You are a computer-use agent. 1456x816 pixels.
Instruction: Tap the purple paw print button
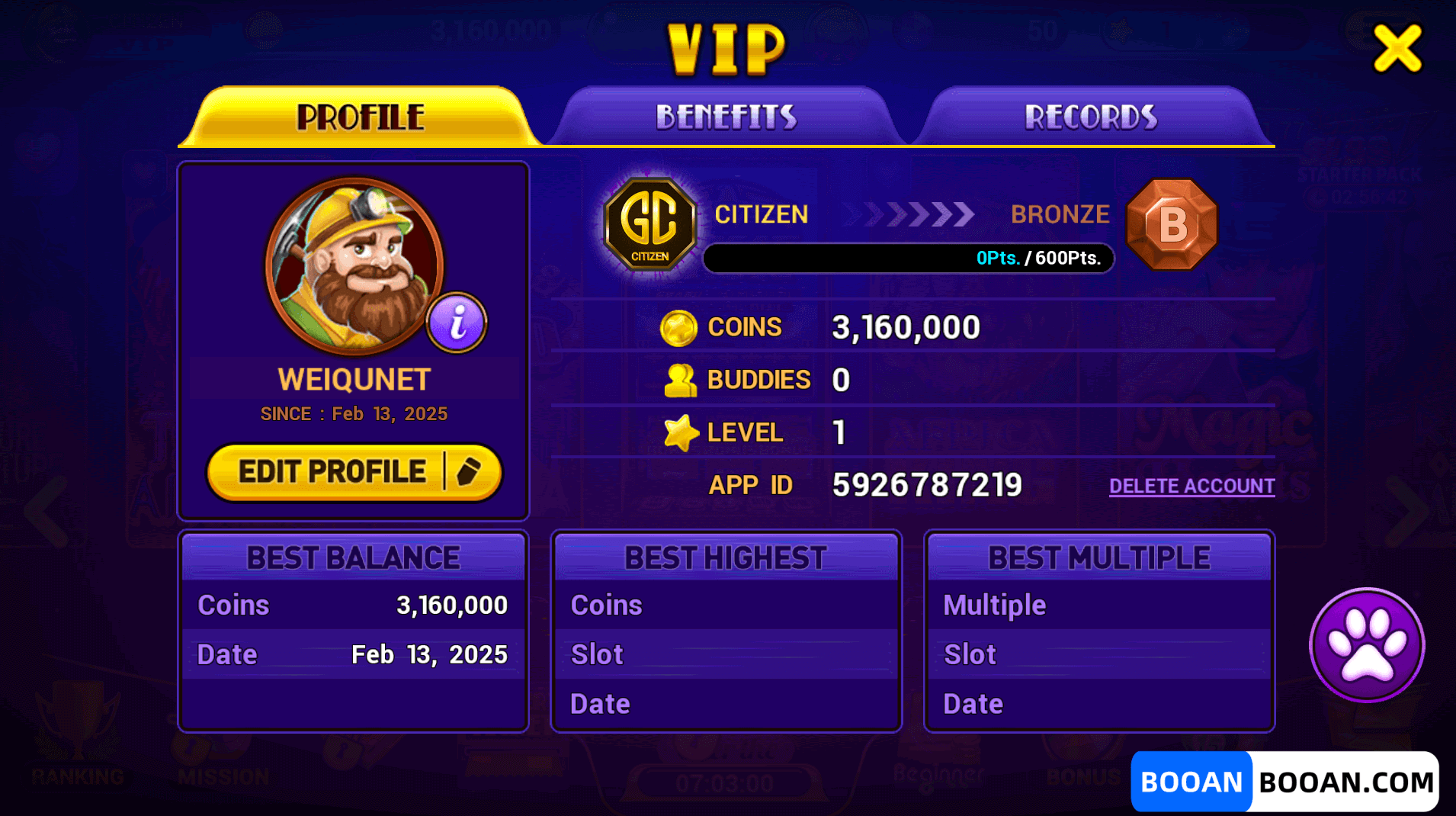click(x=1367, y=645)
